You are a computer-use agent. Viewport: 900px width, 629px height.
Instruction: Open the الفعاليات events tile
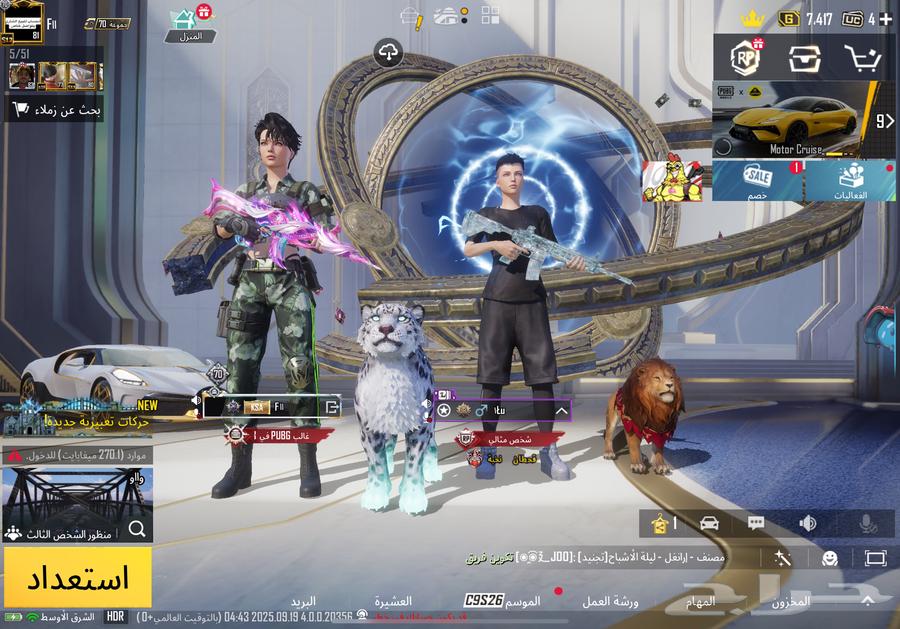point(850,181)
